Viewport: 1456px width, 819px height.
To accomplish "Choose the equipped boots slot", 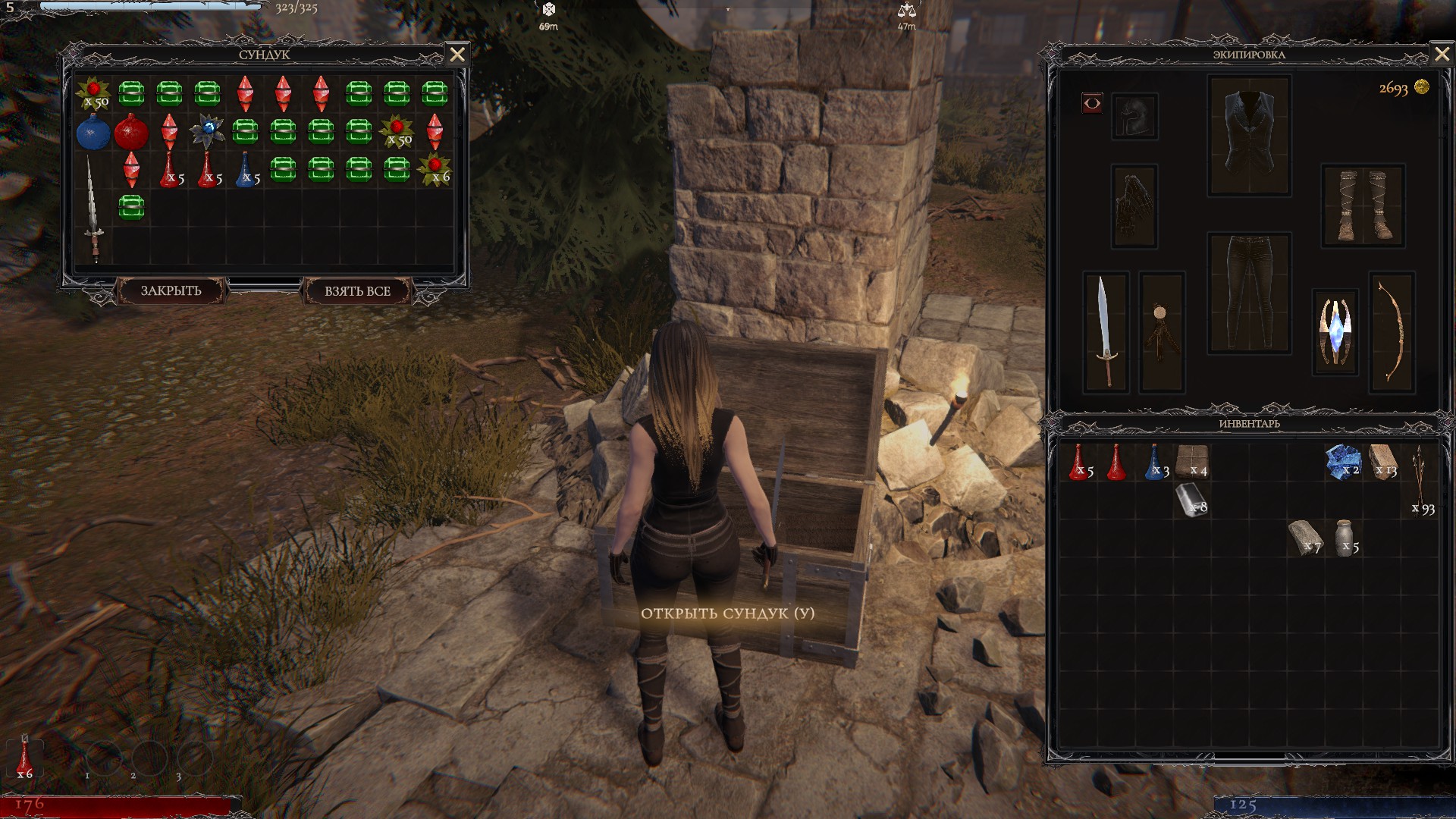I will [x=1362, y=206].
